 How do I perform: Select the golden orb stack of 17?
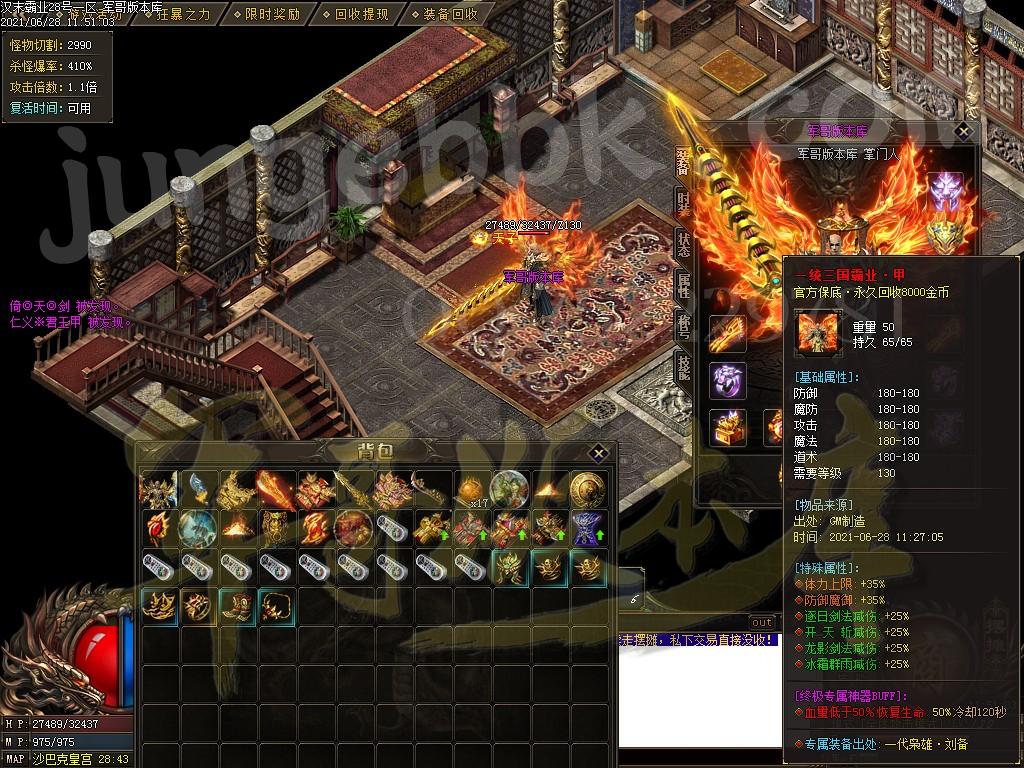[x=471, y=489]
